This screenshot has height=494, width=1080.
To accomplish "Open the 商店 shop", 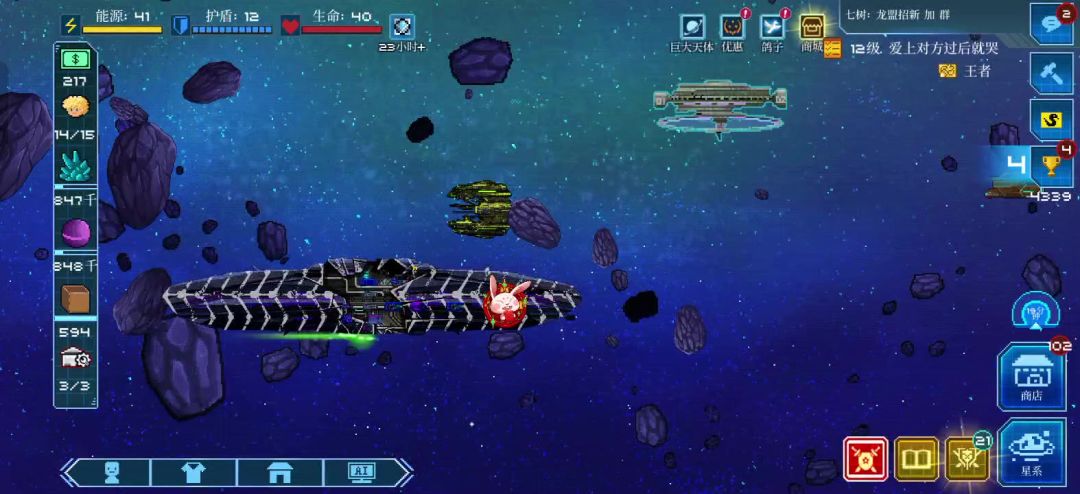I will click(1031, 376).
